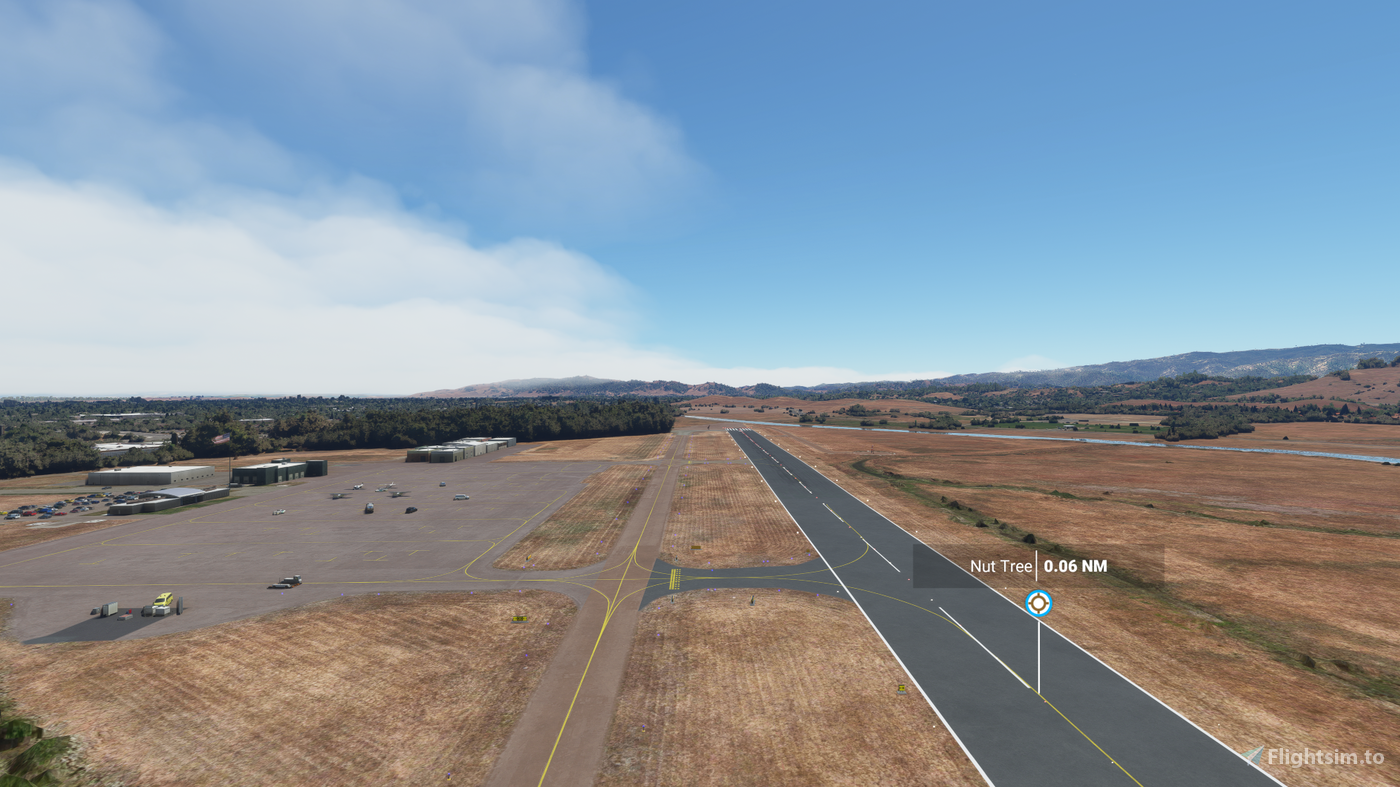
Task: Click the Flightsim.to logo icon
Action: click(1252, 757)
